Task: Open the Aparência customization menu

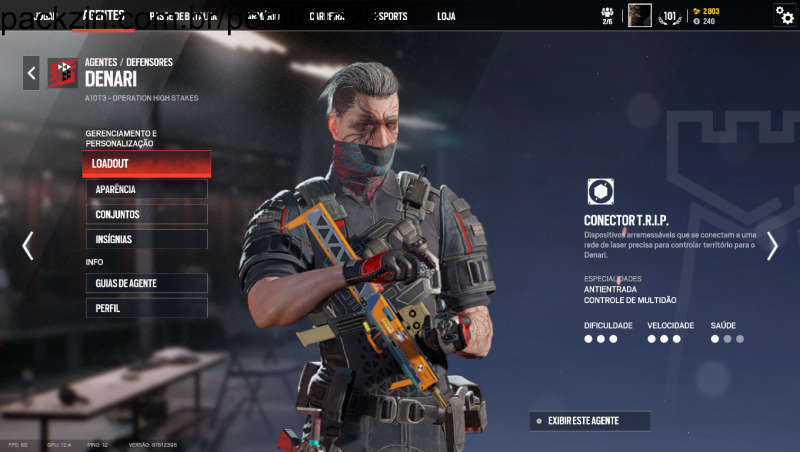Action: pos(146,189)
